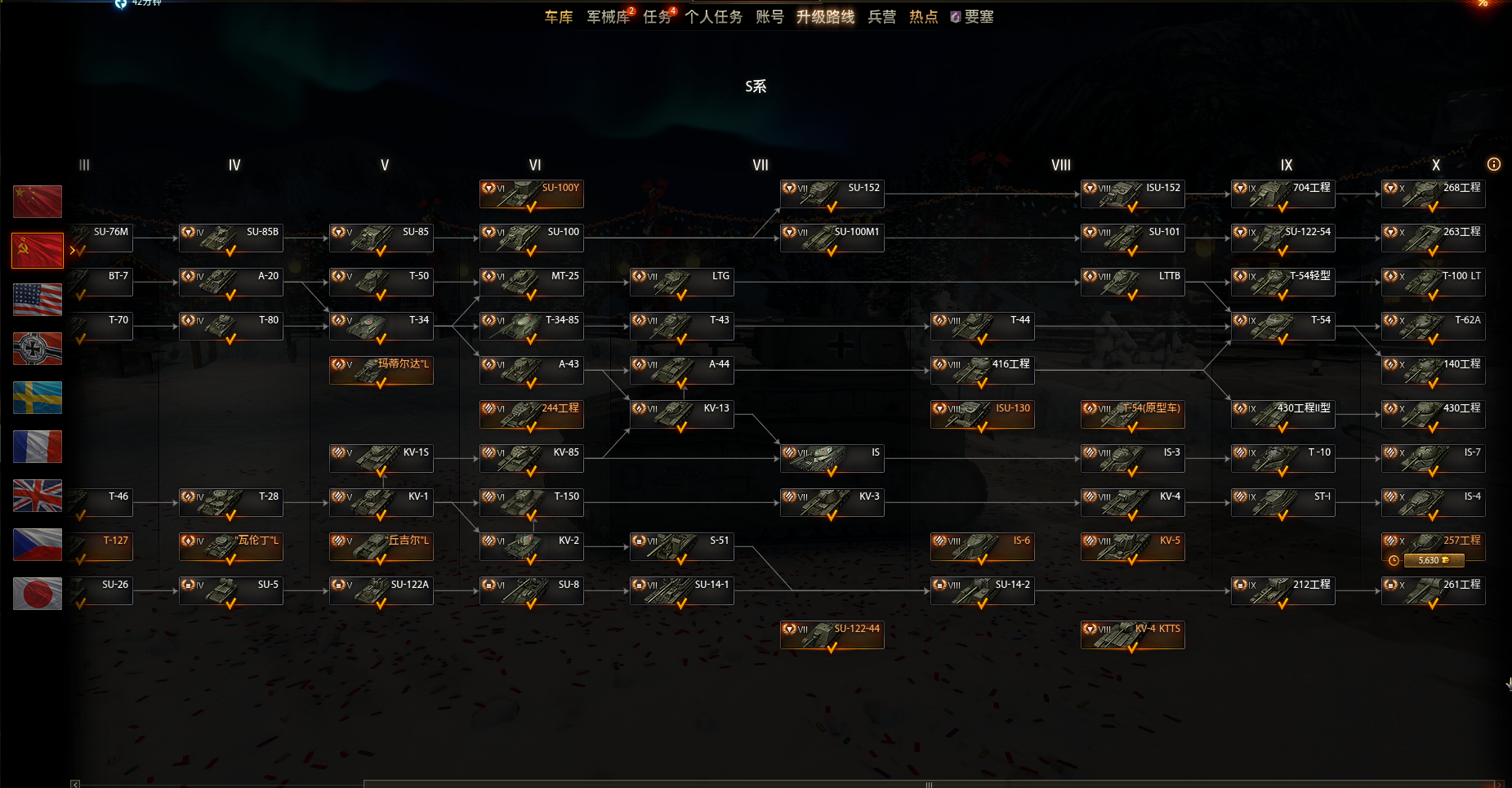Select the China nation flag
This screenshot has height=788, width=1512.
tap(38, 202)
